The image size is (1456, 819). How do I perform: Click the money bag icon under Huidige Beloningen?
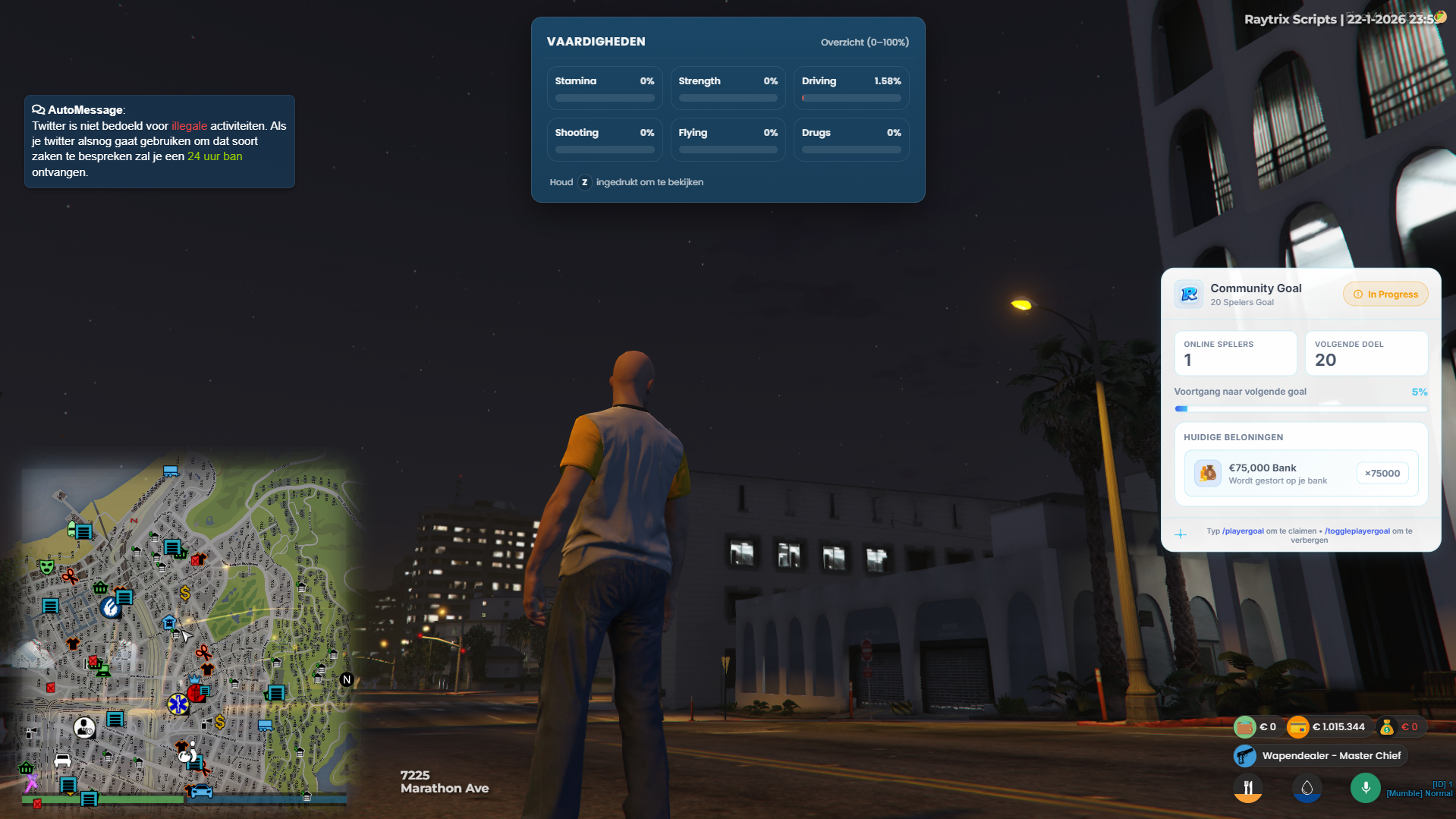coord(1206,472)
